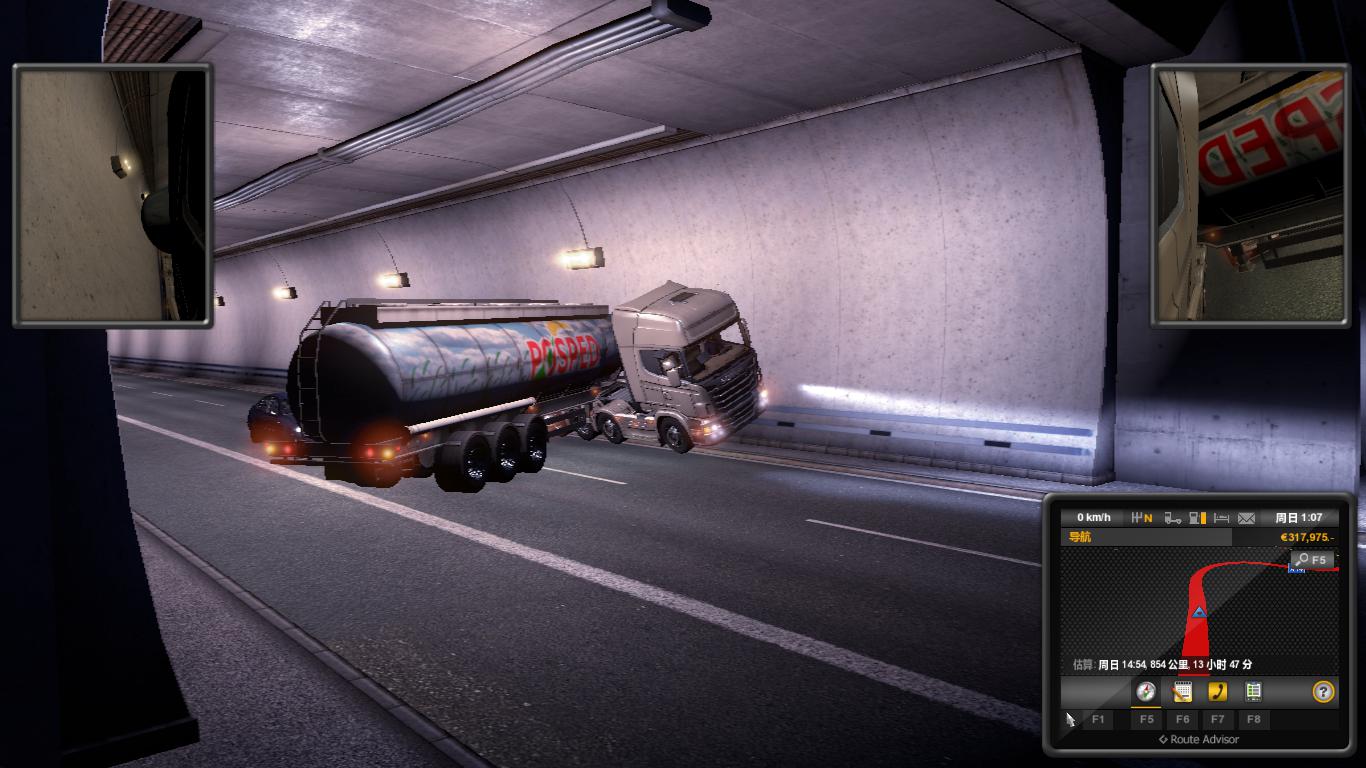Click the truck trailer status icon
The width and height of the screenshot is (1366, 768).
click(1172, 518)
